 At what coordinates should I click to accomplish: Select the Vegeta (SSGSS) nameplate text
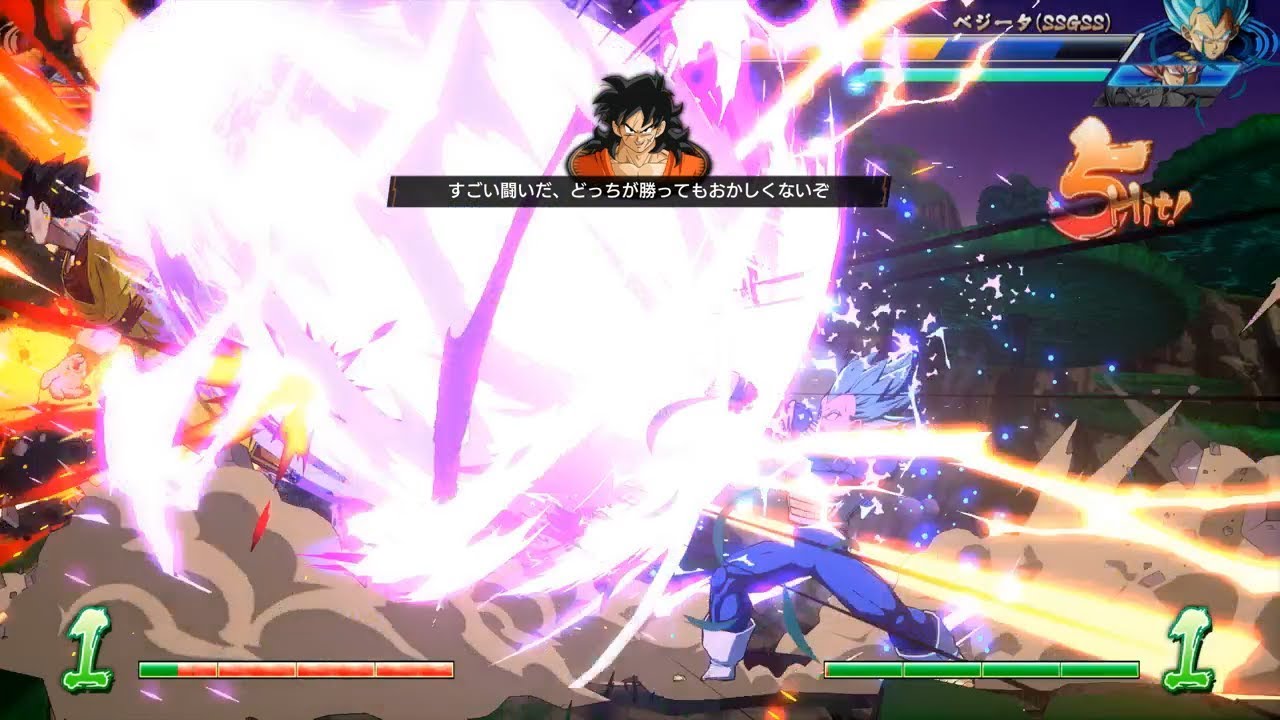click(1032, 23)
